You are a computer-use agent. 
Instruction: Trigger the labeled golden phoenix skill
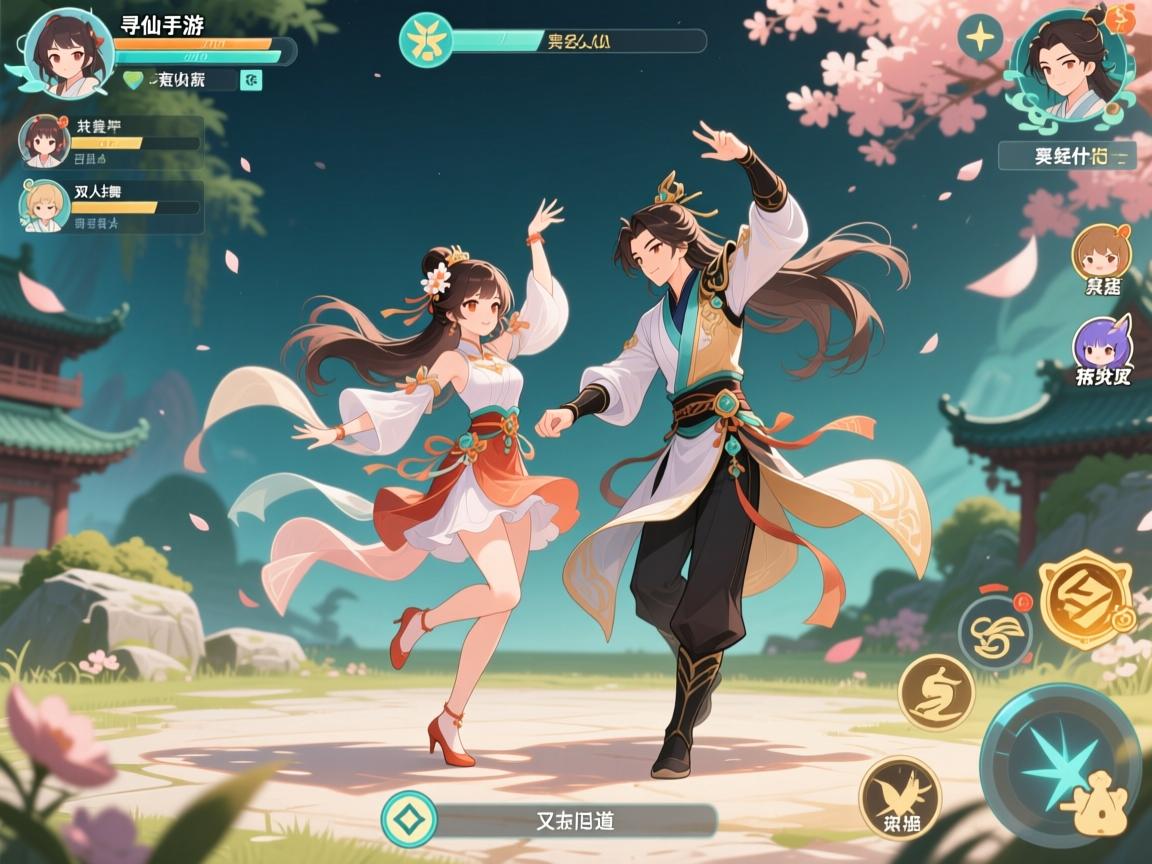coord(899,797)
